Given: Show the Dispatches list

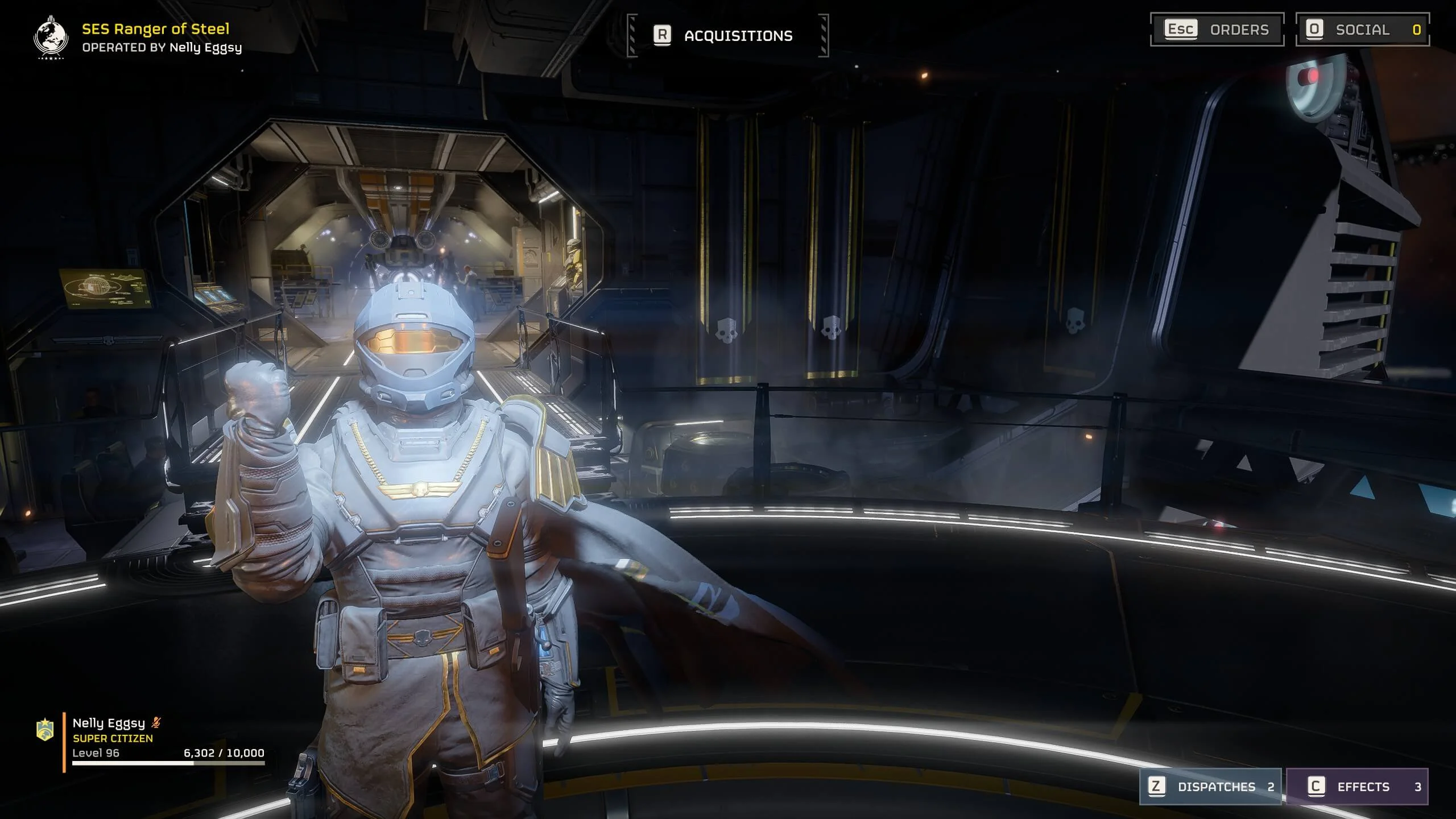Looking at the screenshot, I should click(1210, 787).
